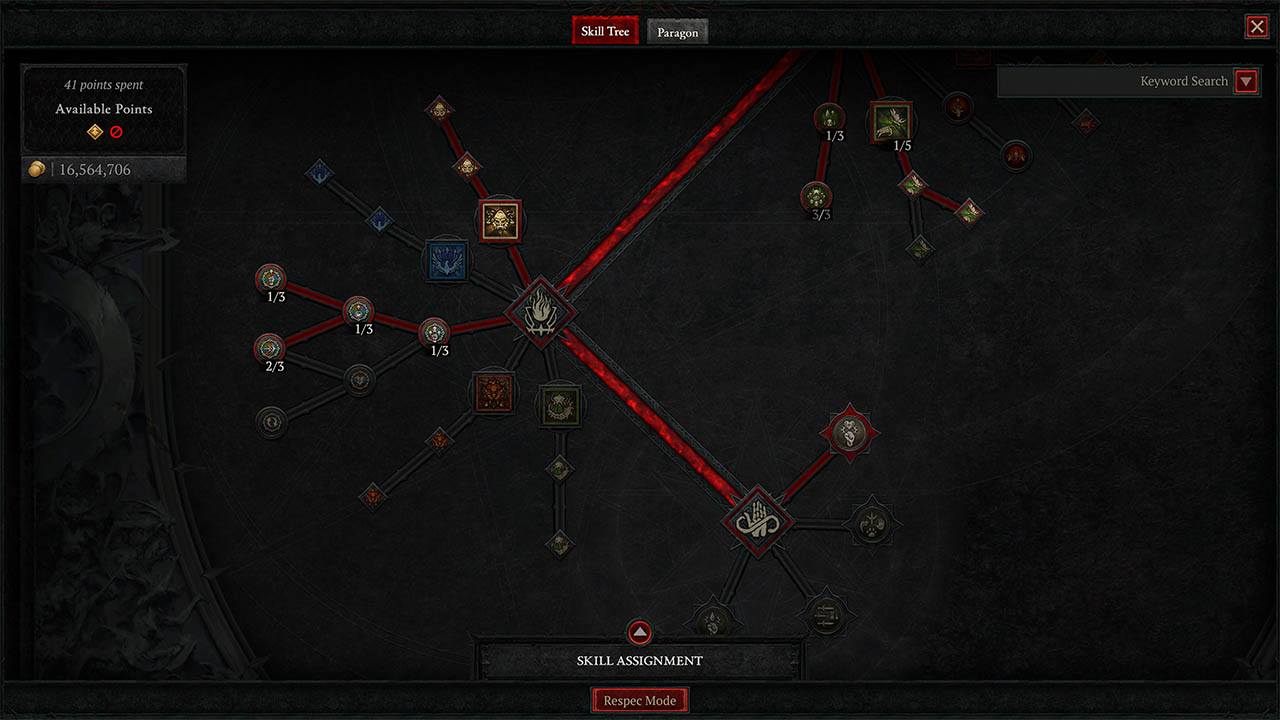Screen dimensions: 1280x720
Task: Select the Skill Tree tab
Action: click(x=604, y=30)
